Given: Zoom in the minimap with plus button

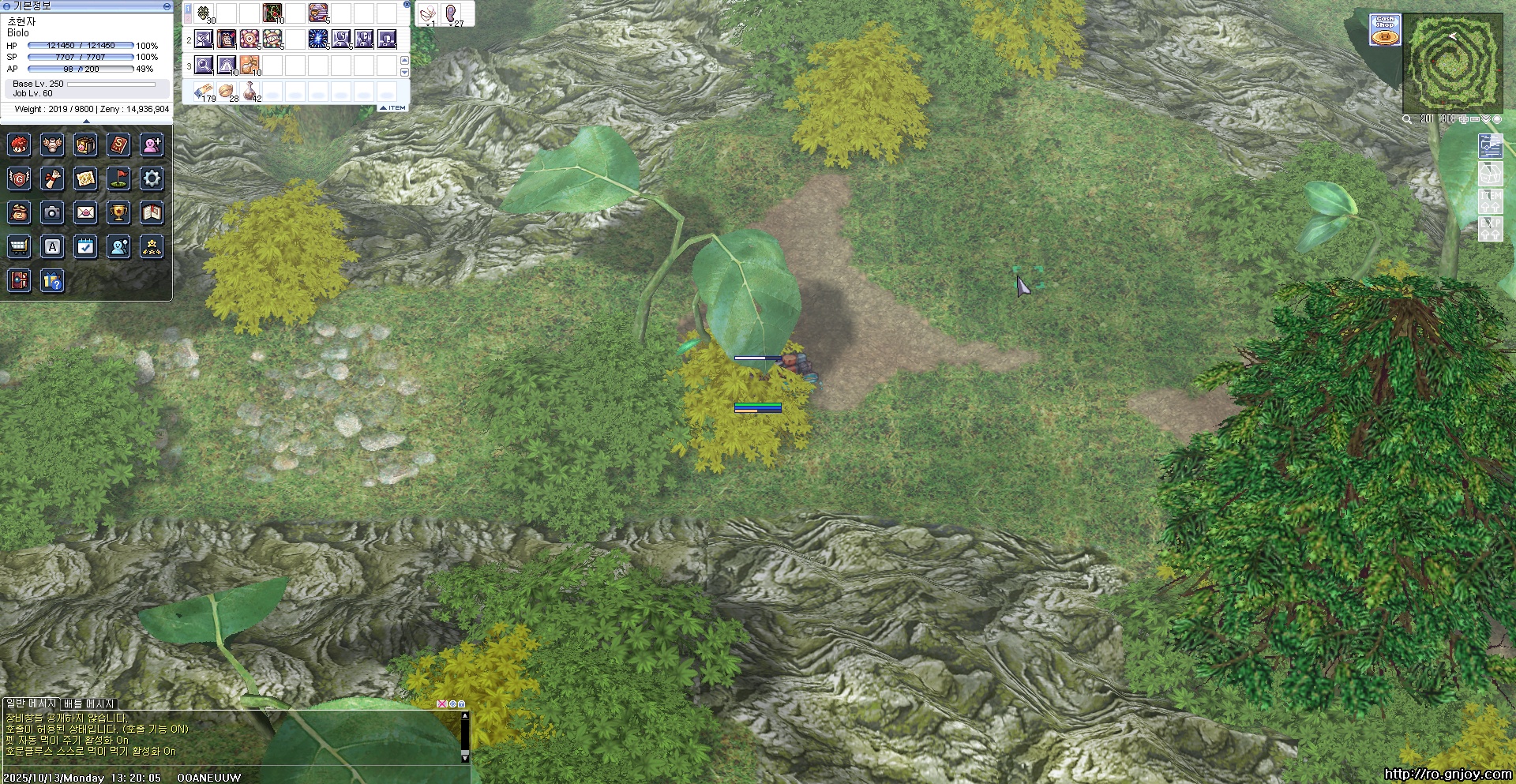Looking at the screenshot, I should (1463, 119).
